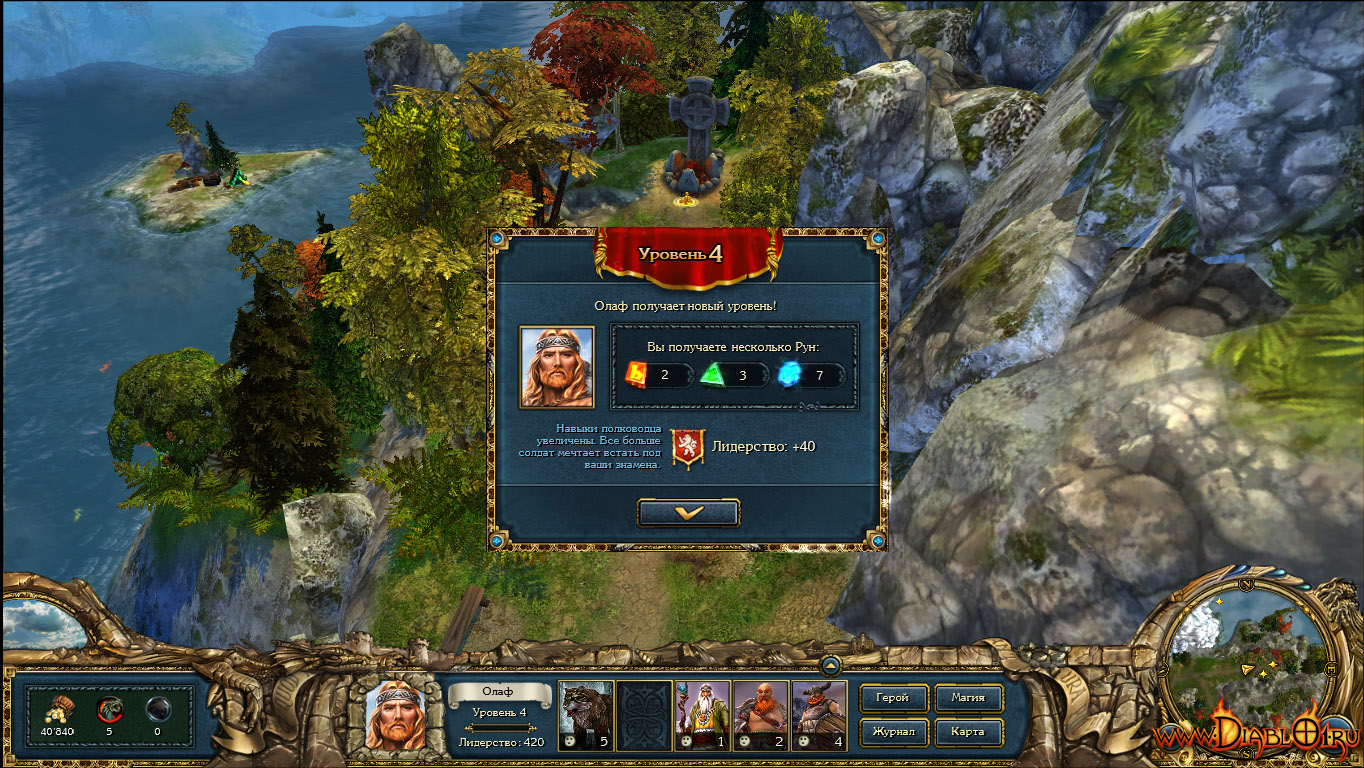
Task: Click the green Mind rune icon
Action: (x=712, y=375)
